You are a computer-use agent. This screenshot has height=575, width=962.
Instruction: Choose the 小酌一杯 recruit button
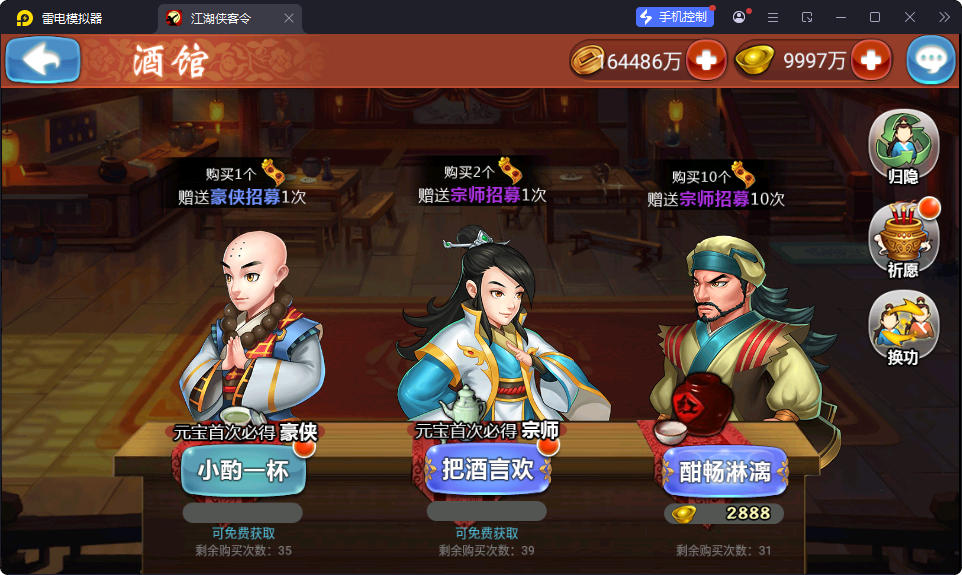pyautogui.click(x=243, y=470)
